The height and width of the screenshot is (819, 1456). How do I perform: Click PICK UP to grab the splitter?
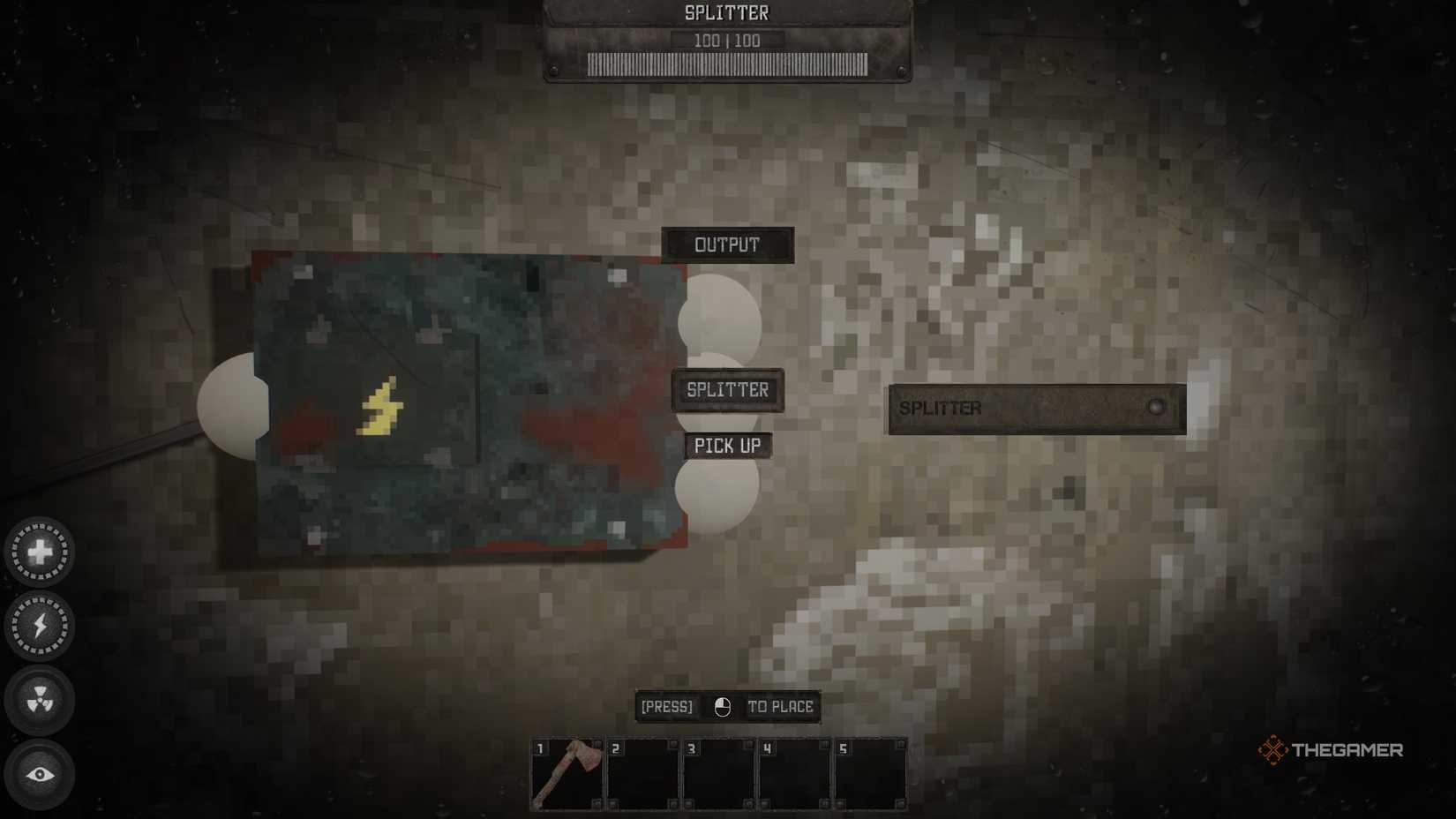point(728,446)
